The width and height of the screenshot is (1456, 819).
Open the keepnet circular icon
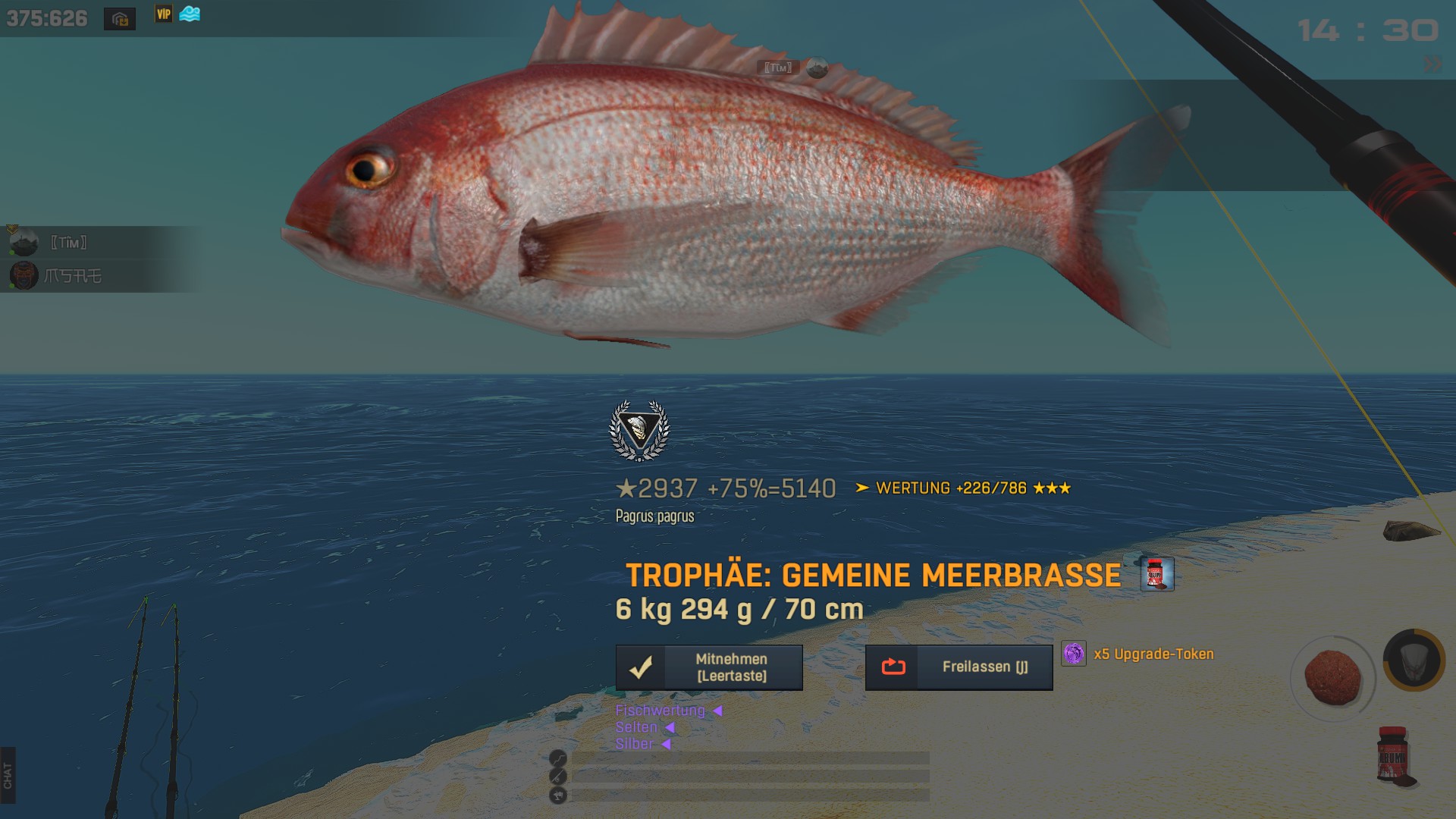point(1414,660)
